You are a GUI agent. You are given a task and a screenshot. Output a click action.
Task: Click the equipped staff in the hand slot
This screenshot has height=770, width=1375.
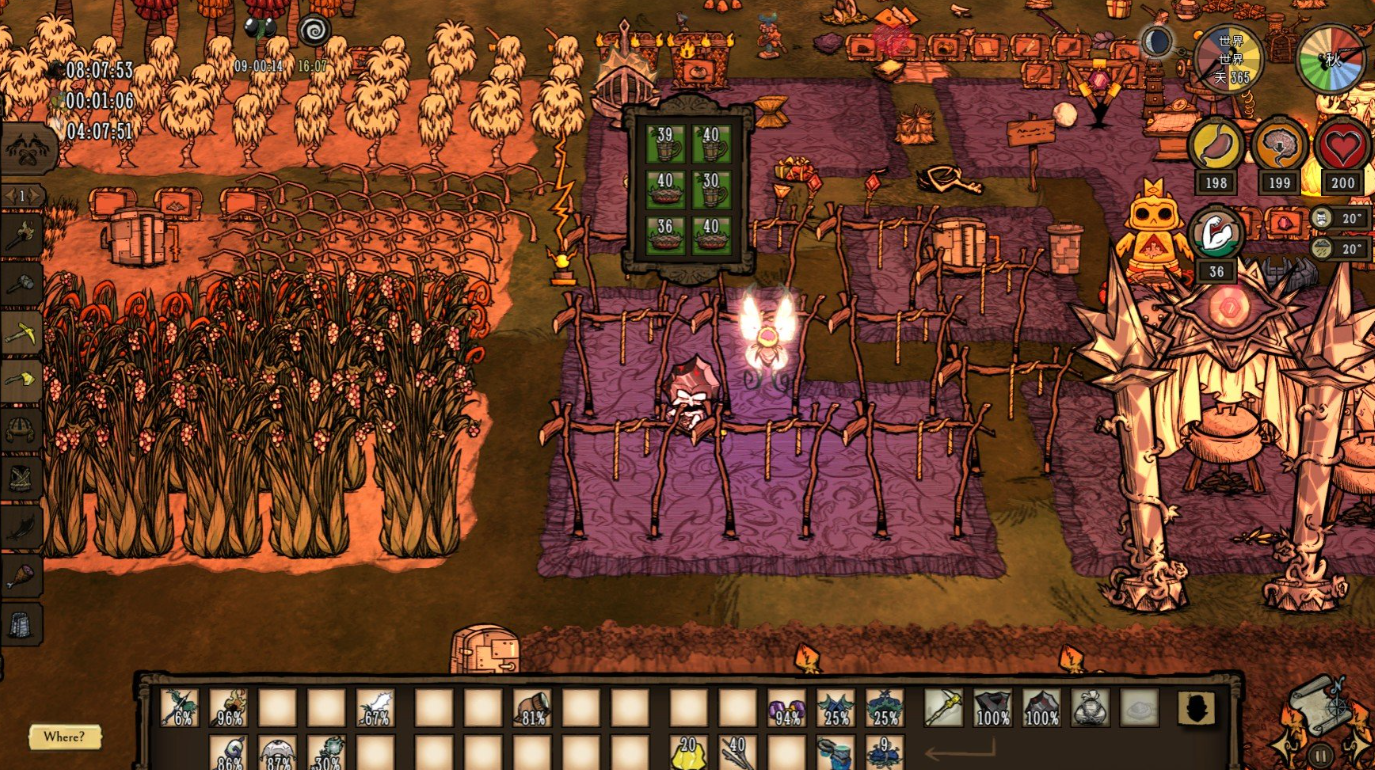[943, 708]
